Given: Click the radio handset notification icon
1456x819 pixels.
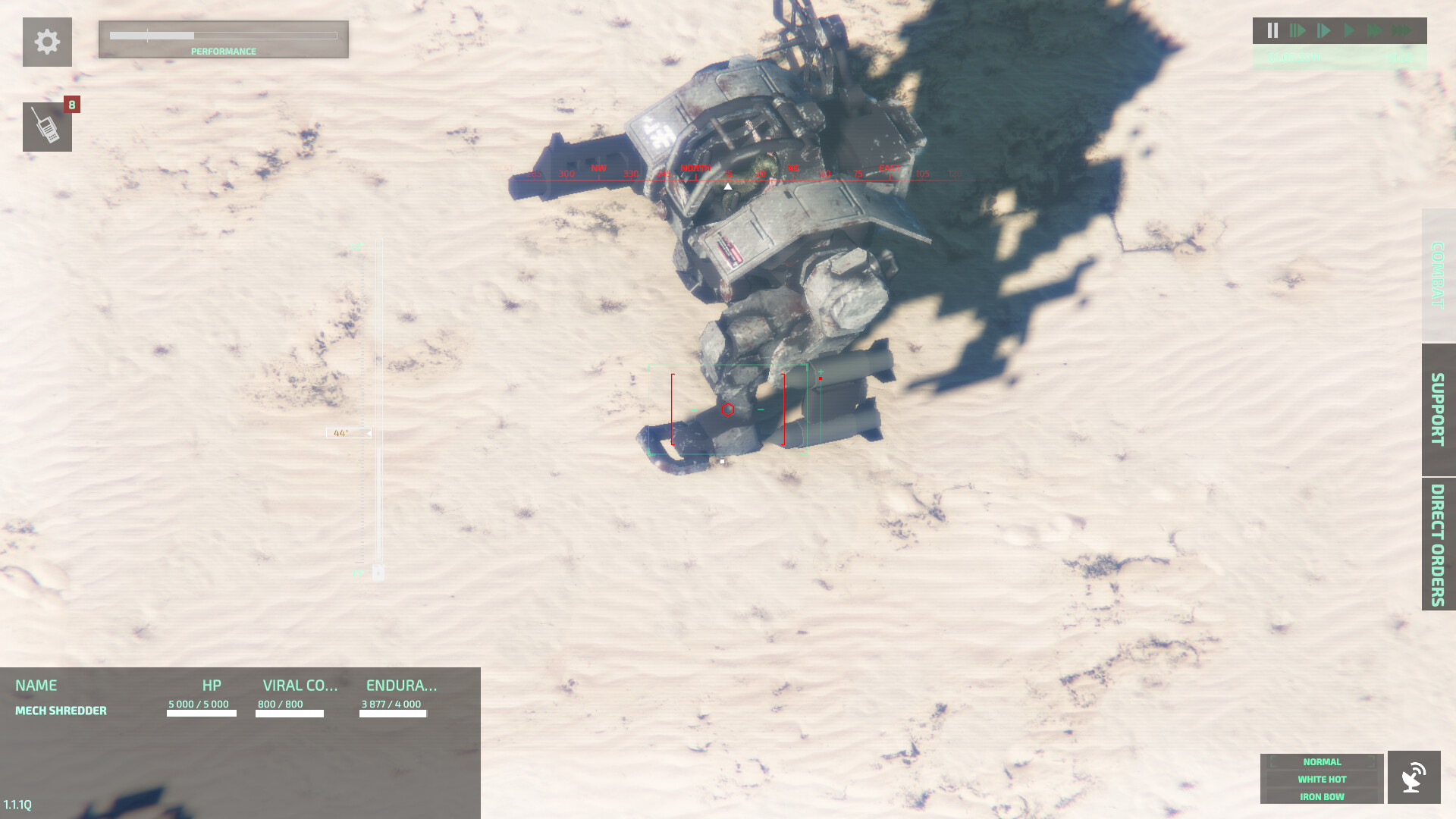Looking at the screenshot, I should tap(47, 127).
